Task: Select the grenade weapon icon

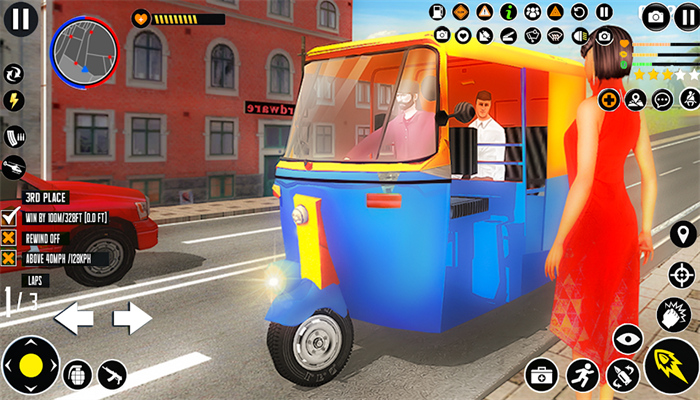Action: click(x=77, y=374)
